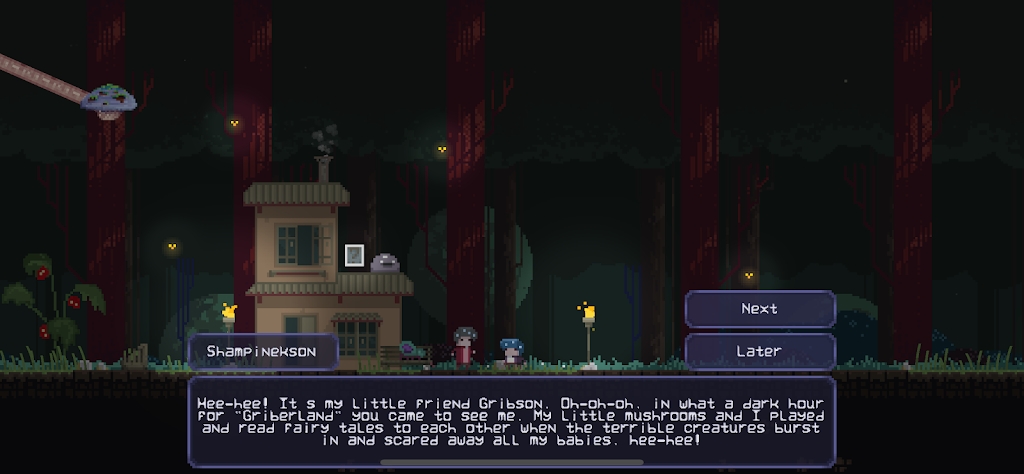1024x474 pixels.
Task: Continue the dialogue with Next
Action: coord(760,309)
